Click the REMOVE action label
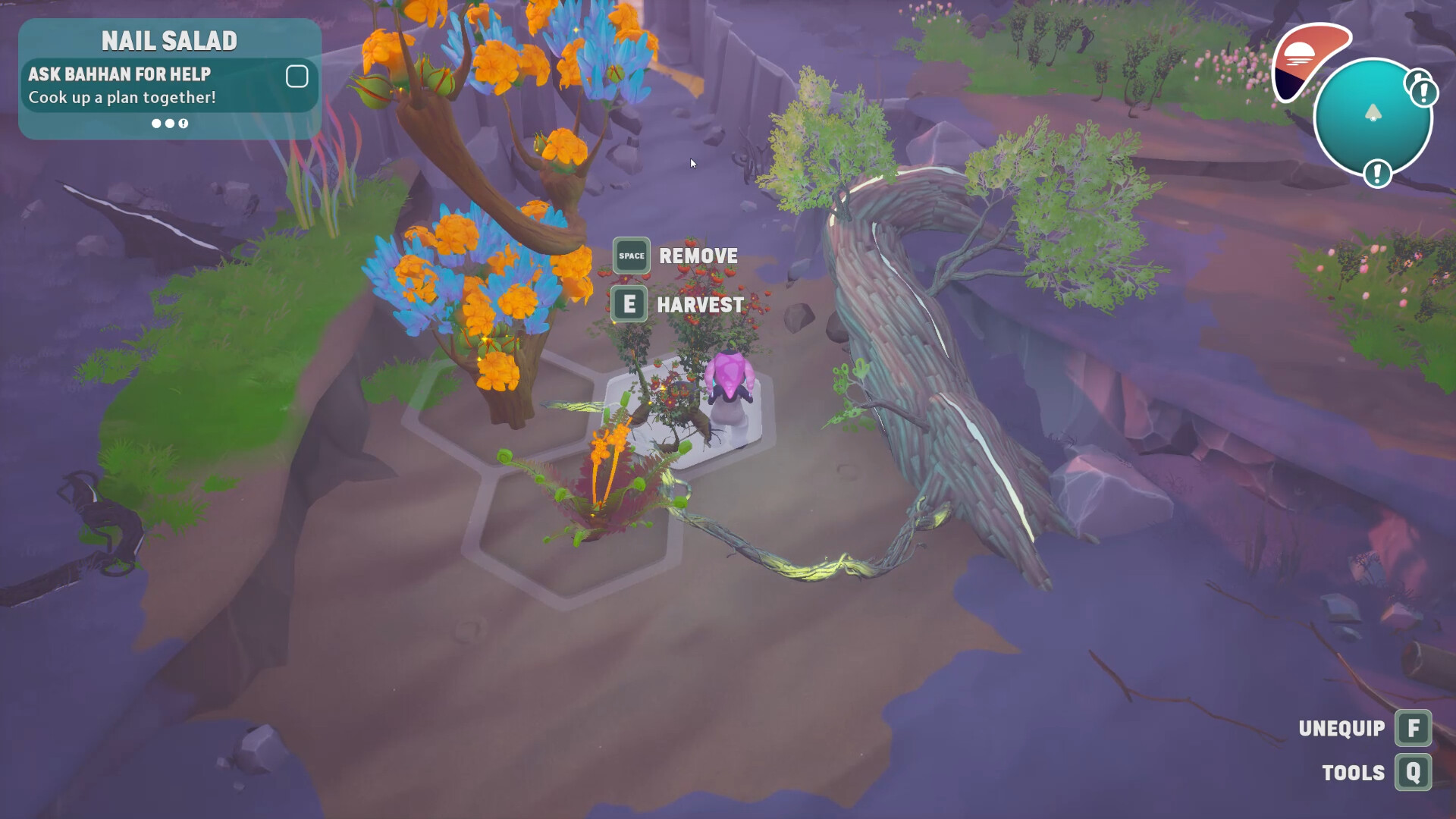The height and width of the screenshot is (819, 1456). tap(698, 256)
